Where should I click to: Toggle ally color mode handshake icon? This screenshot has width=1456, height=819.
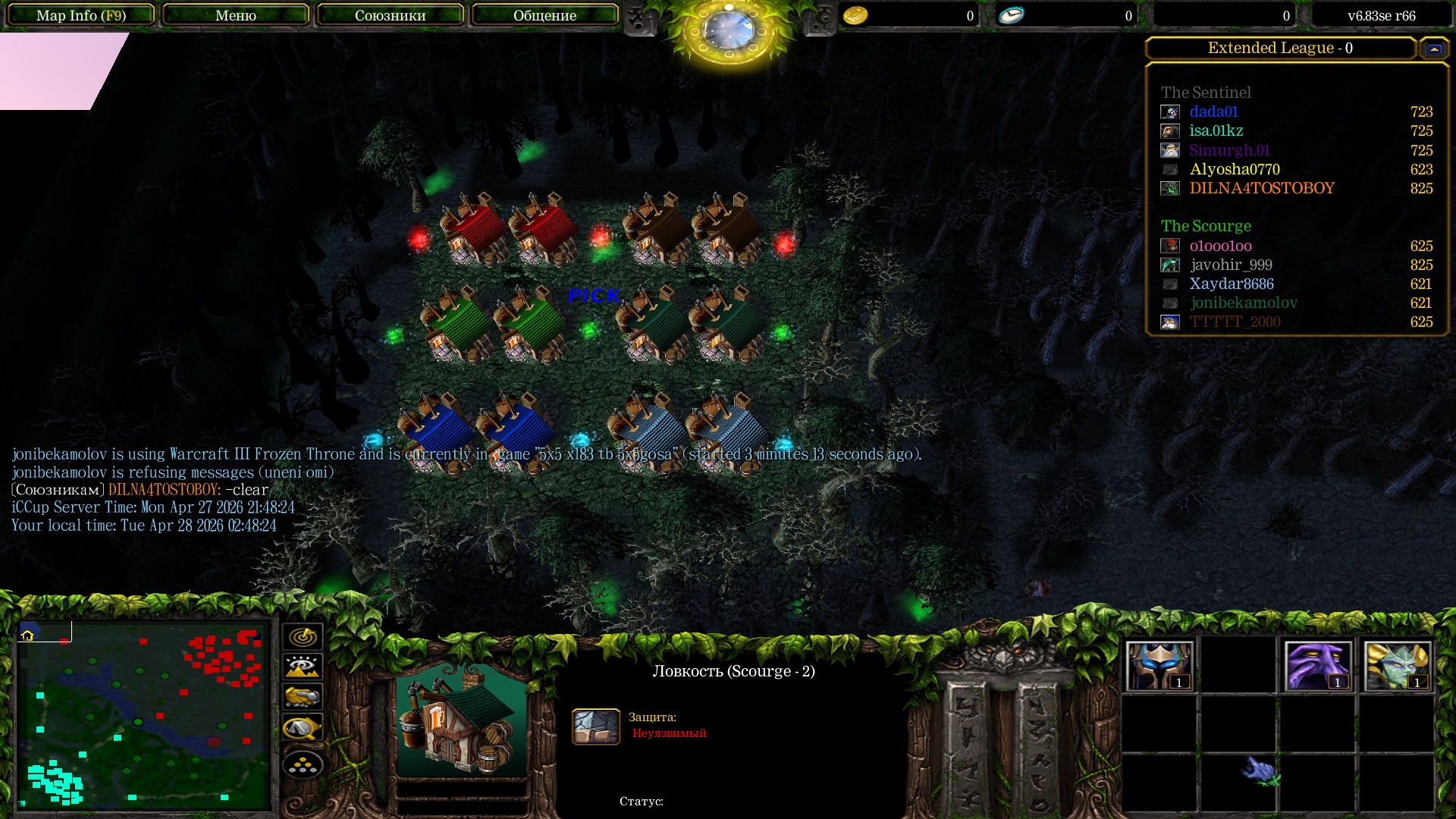pos(303,697)
